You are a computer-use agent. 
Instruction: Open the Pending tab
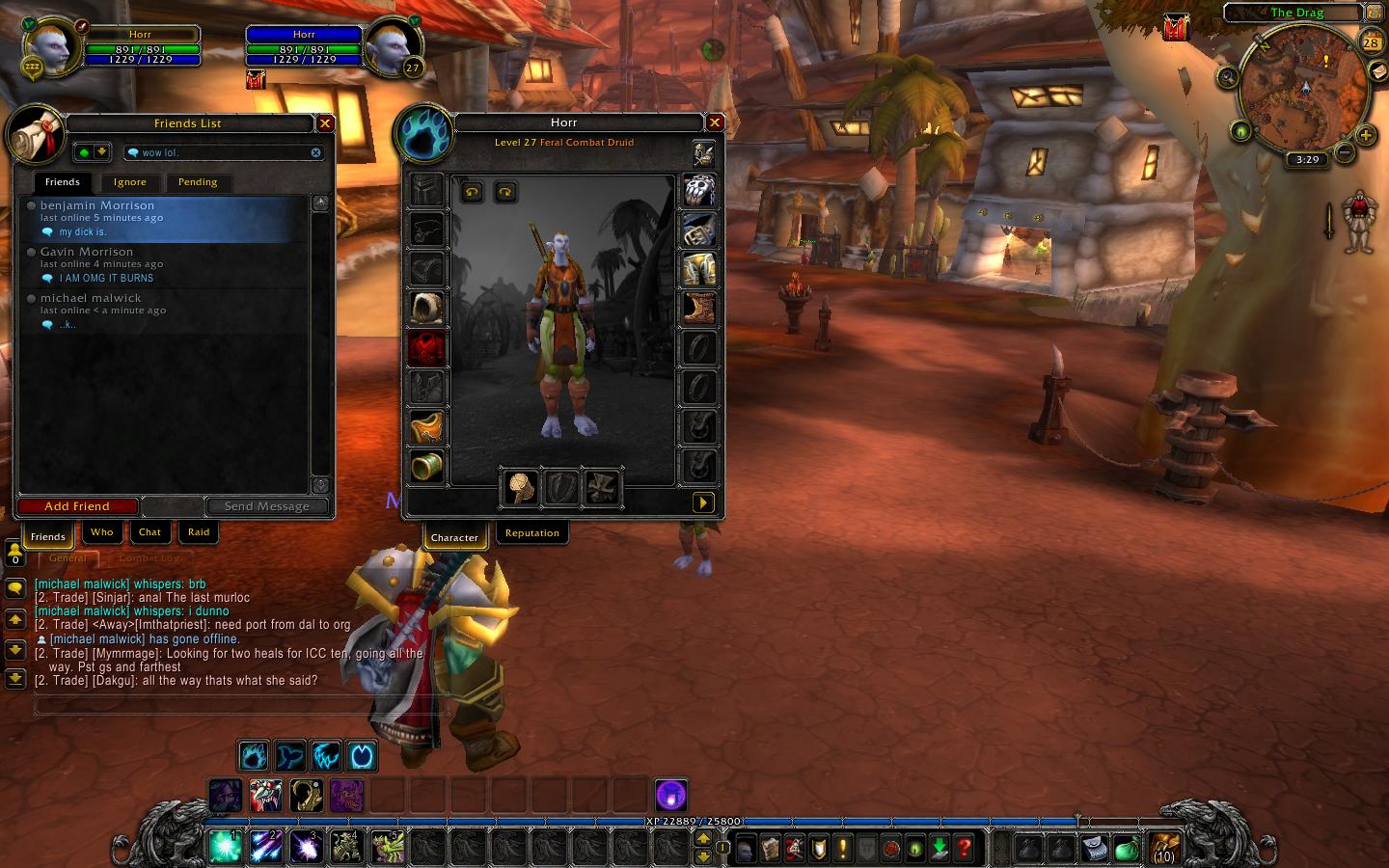(198, 182)
